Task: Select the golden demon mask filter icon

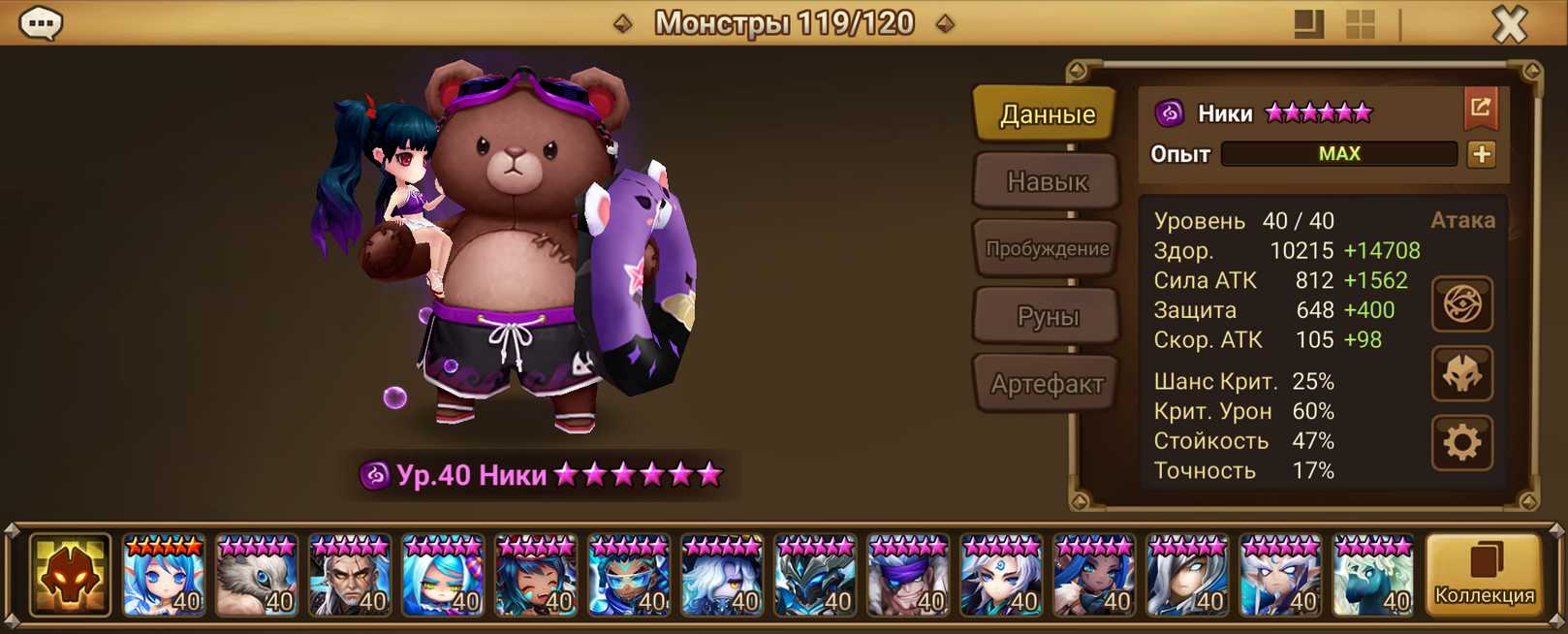Action: [70, 575]
